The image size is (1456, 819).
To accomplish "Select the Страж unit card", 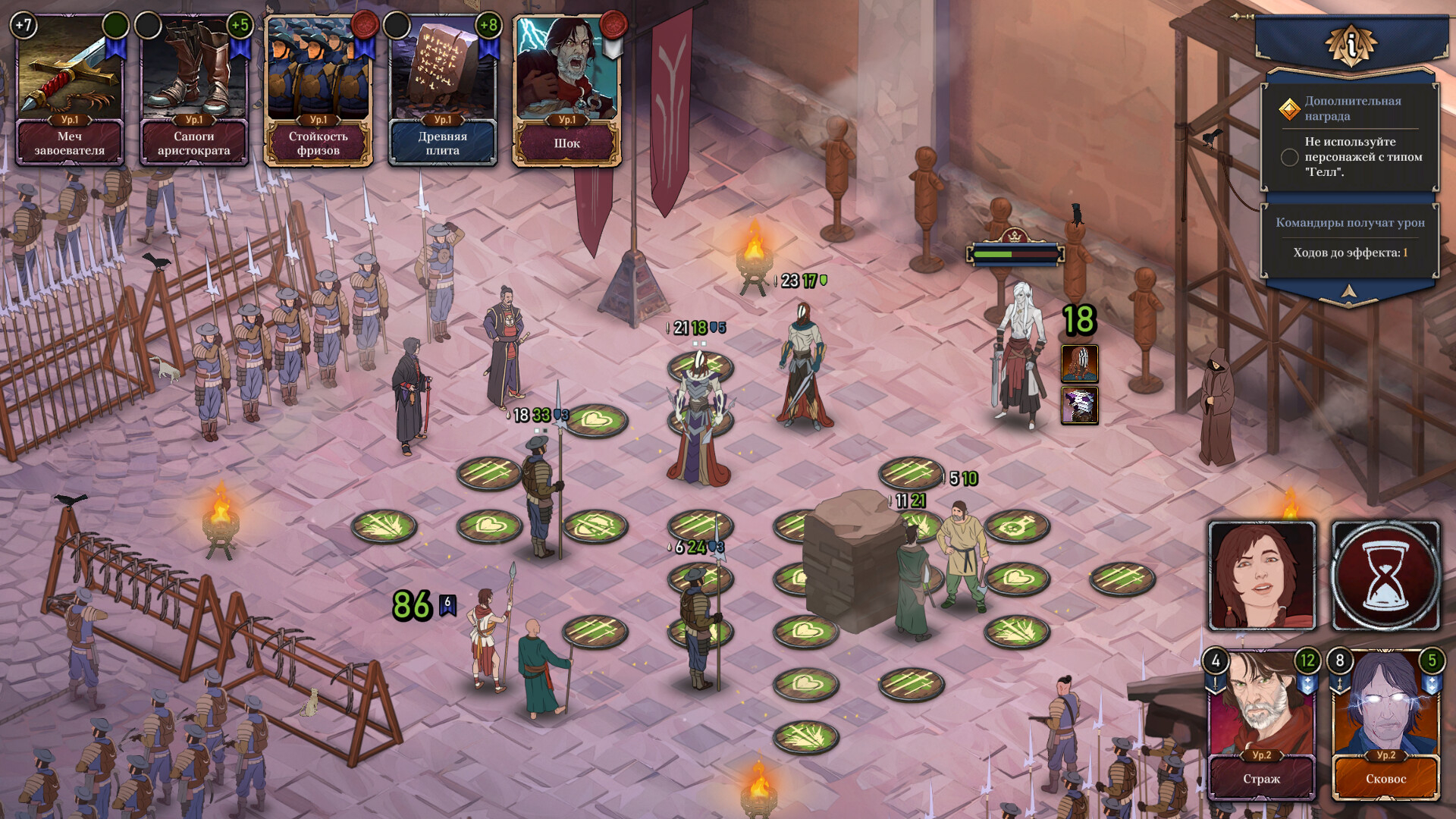I will [x=1262, y=724].
